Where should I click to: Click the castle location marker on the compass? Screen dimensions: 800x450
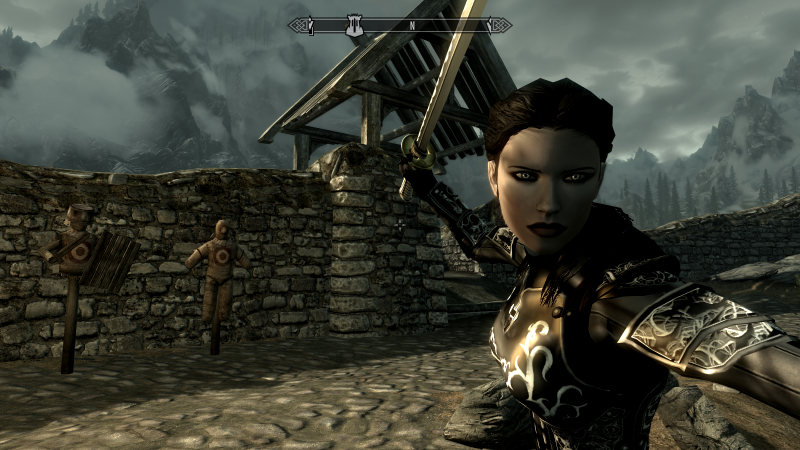coord(353,24)
